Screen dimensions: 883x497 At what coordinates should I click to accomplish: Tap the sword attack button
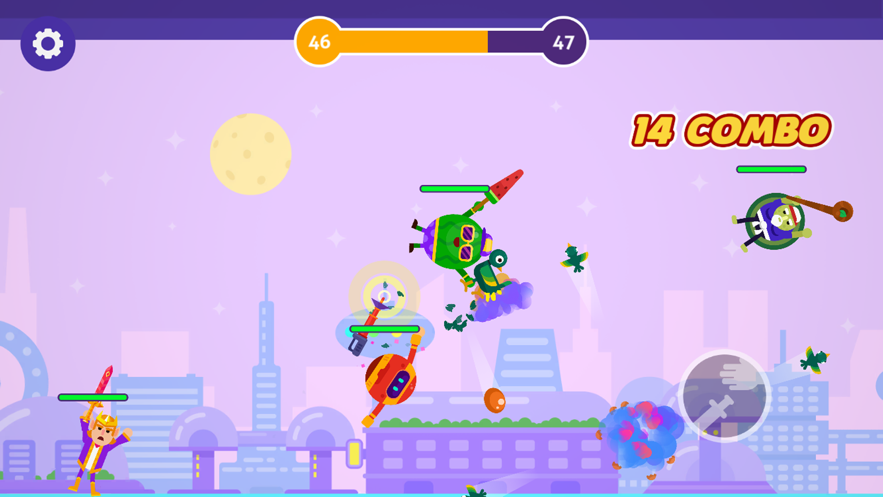[724, 396]
